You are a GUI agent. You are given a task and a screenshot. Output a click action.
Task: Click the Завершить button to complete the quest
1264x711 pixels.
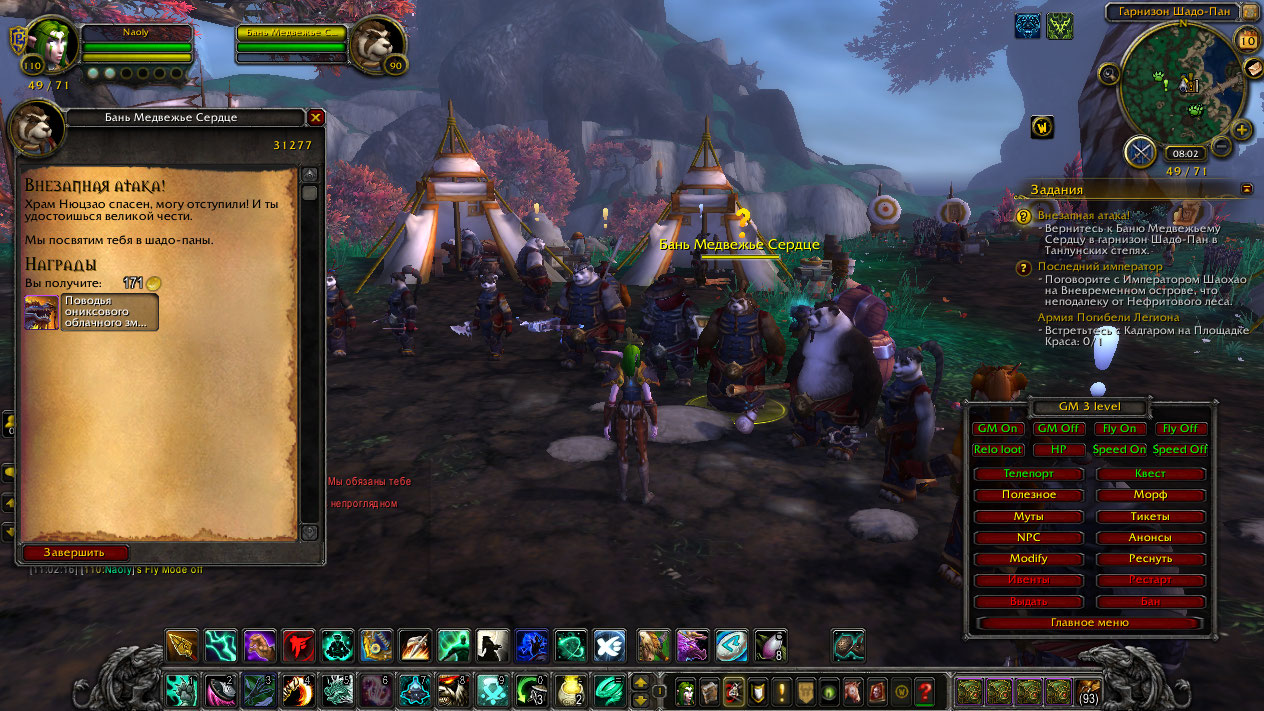pos(76,552)
